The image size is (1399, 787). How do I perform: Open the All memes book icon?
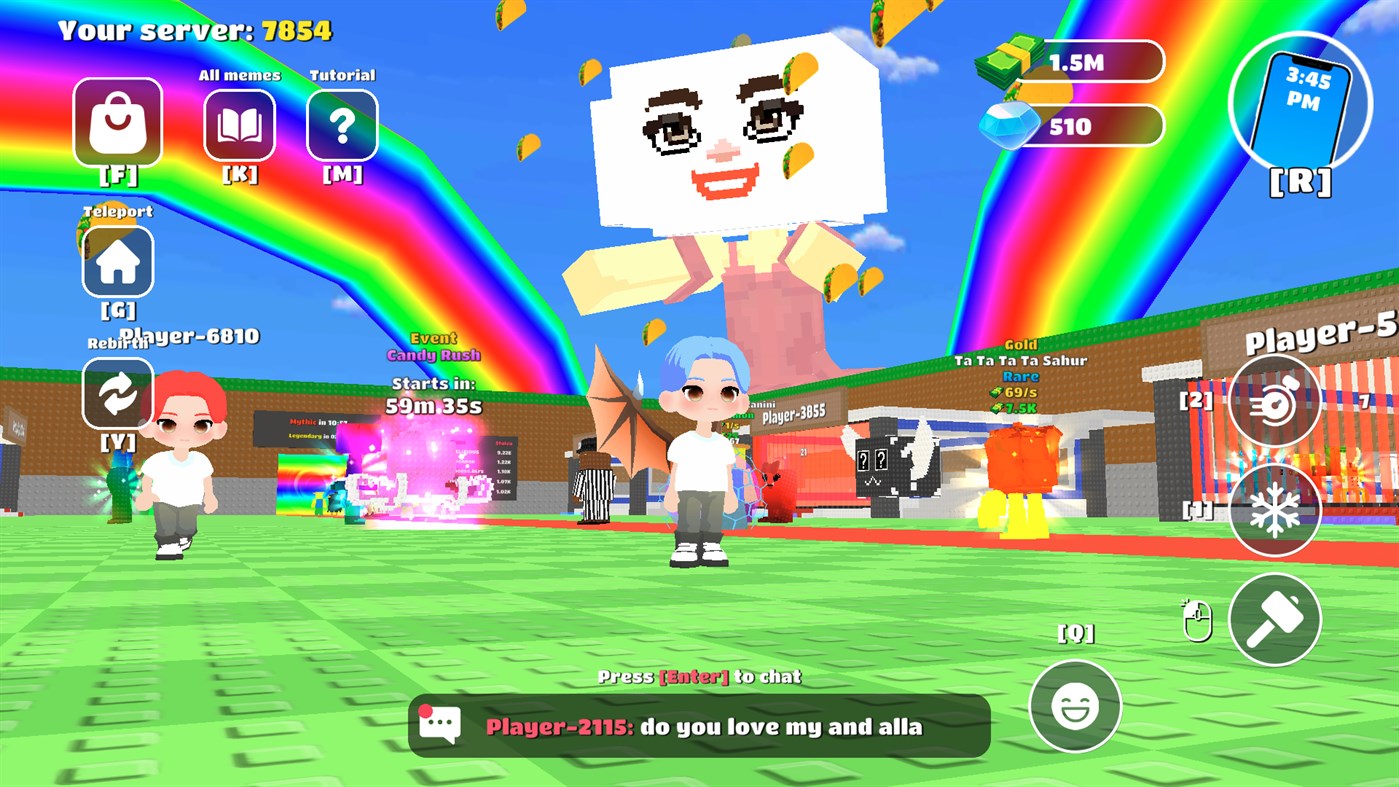(240, 122)
